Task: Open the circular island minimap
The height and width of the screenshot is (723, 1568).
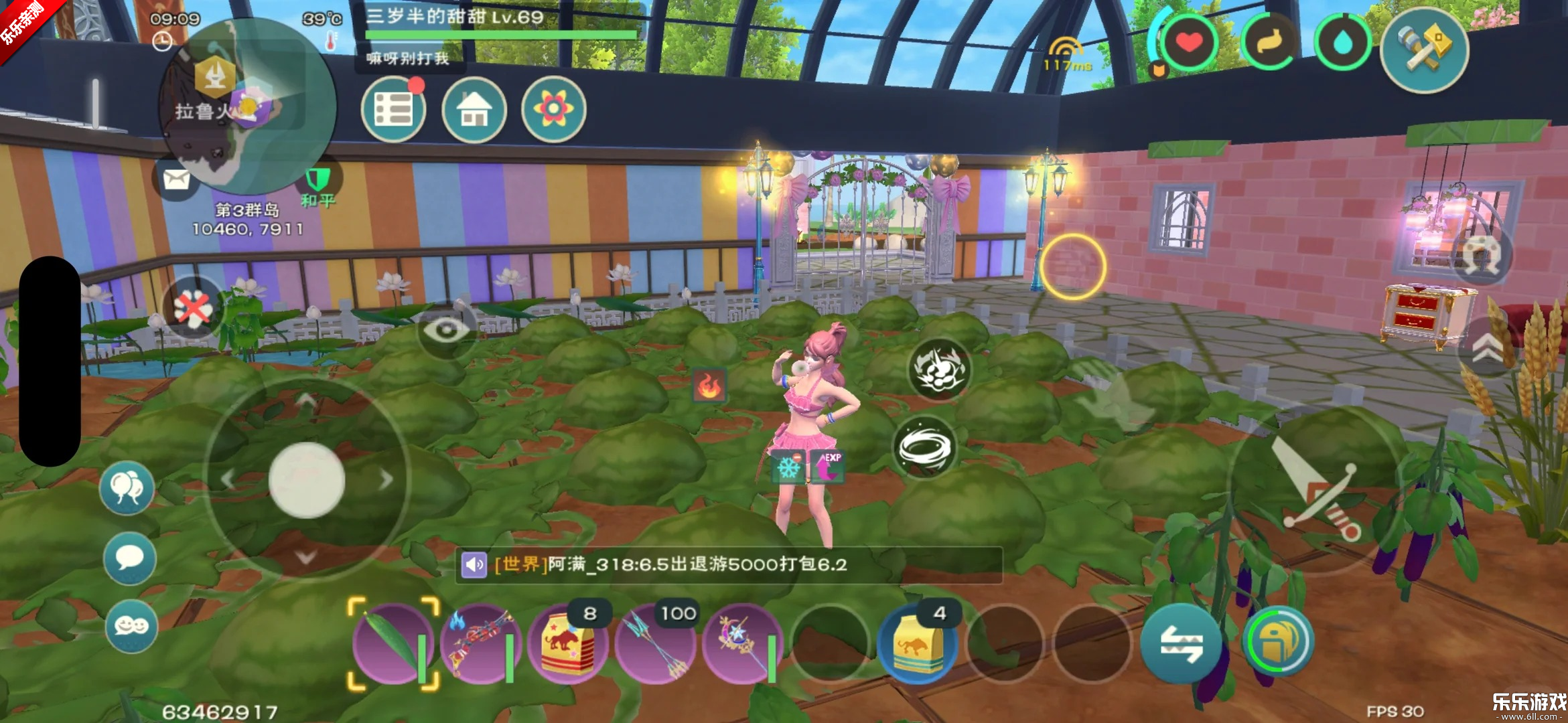Action: tap(248, 107)
